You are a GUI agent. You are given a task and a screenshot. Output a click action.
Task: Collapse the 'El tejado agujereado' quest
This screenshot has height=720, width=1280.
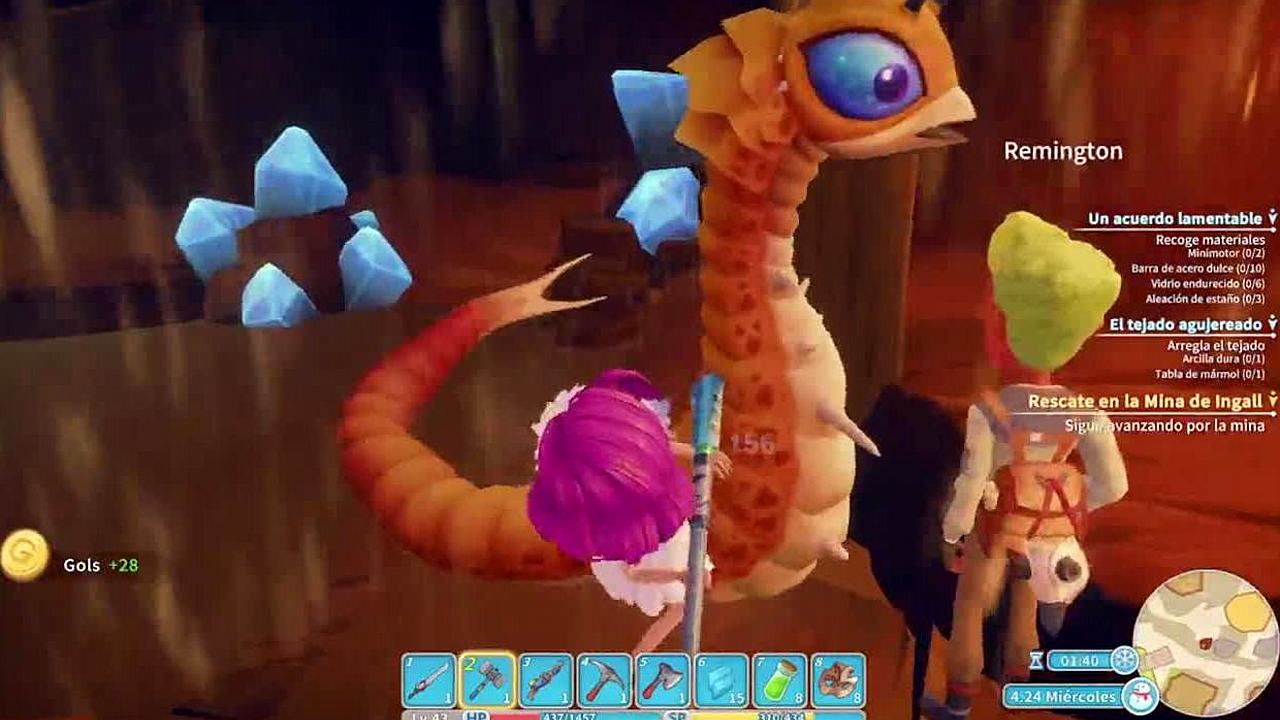click(x=1272, y=324)
